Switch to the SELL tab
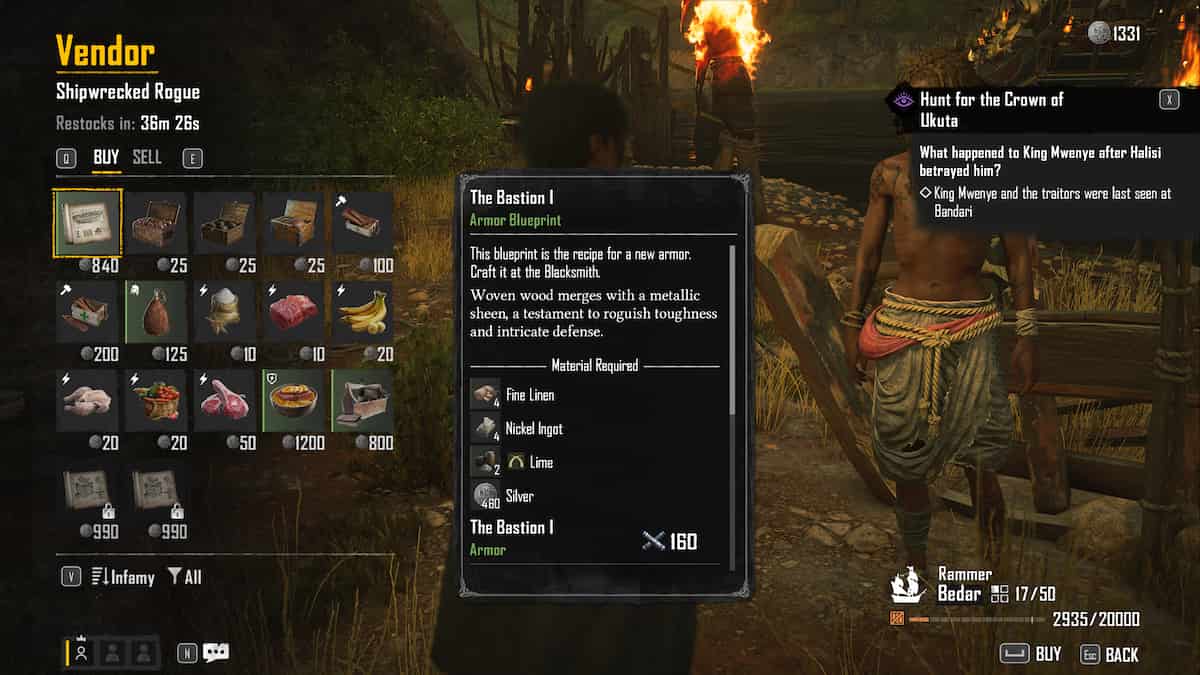 click(147, 157)
